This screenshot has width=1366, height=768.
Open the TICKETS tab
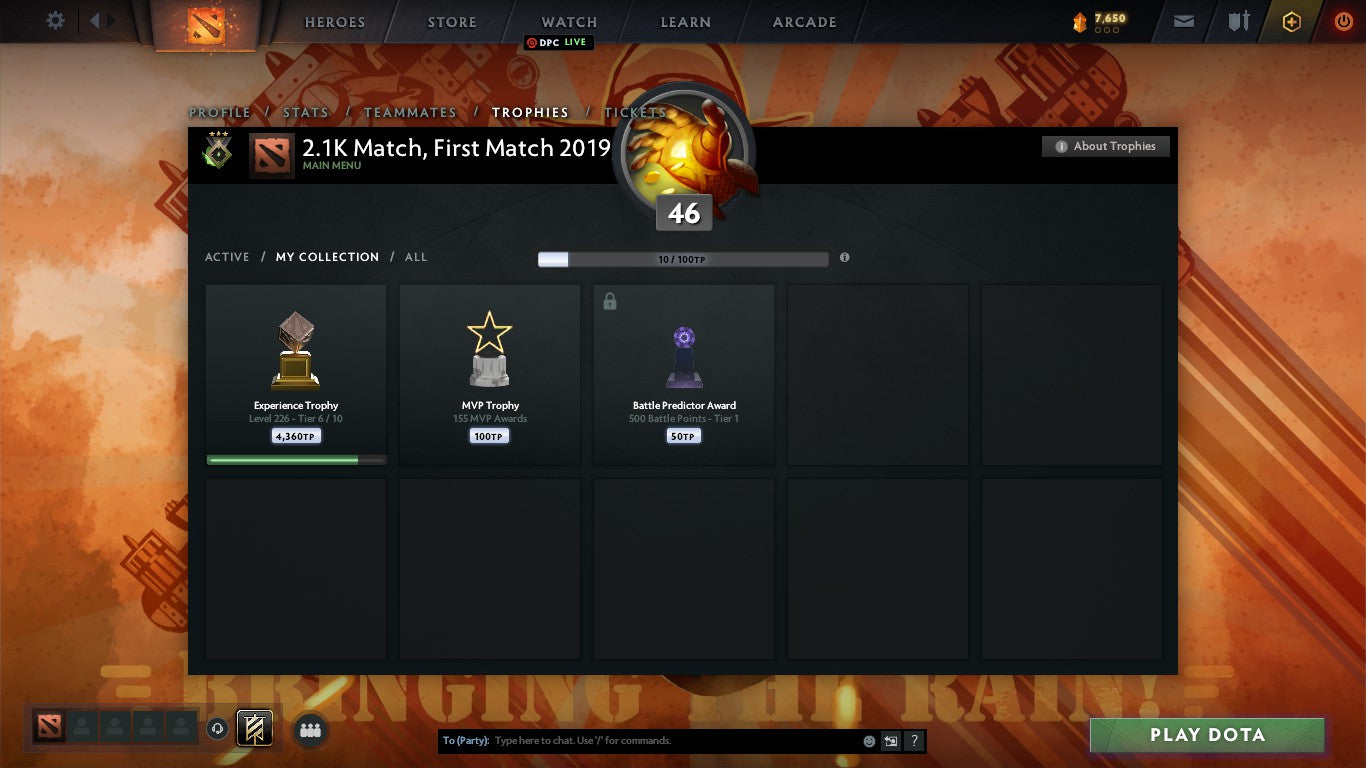[634, 113]
